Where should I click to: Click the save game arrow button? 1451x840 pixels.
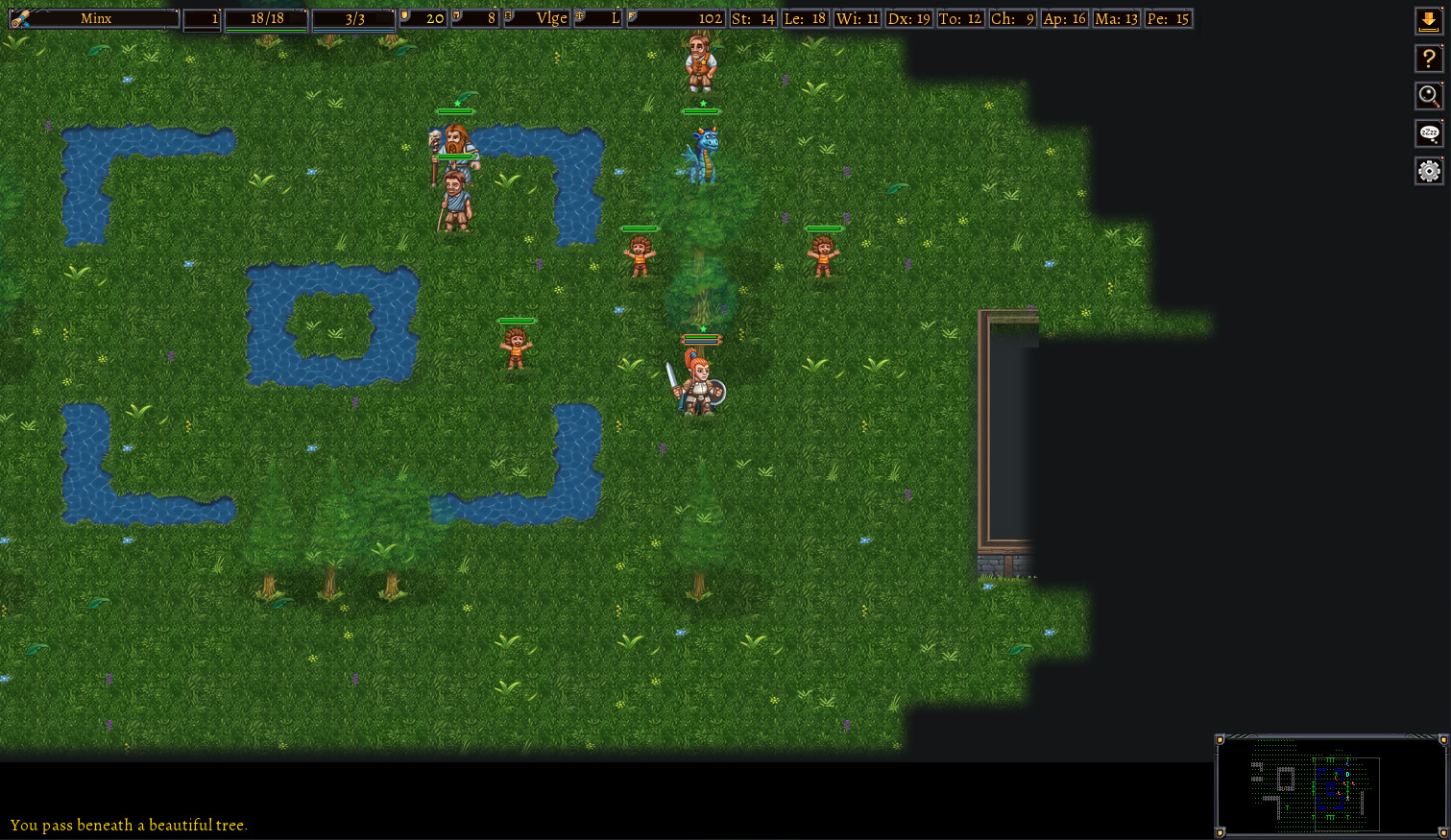point(1429,21)
